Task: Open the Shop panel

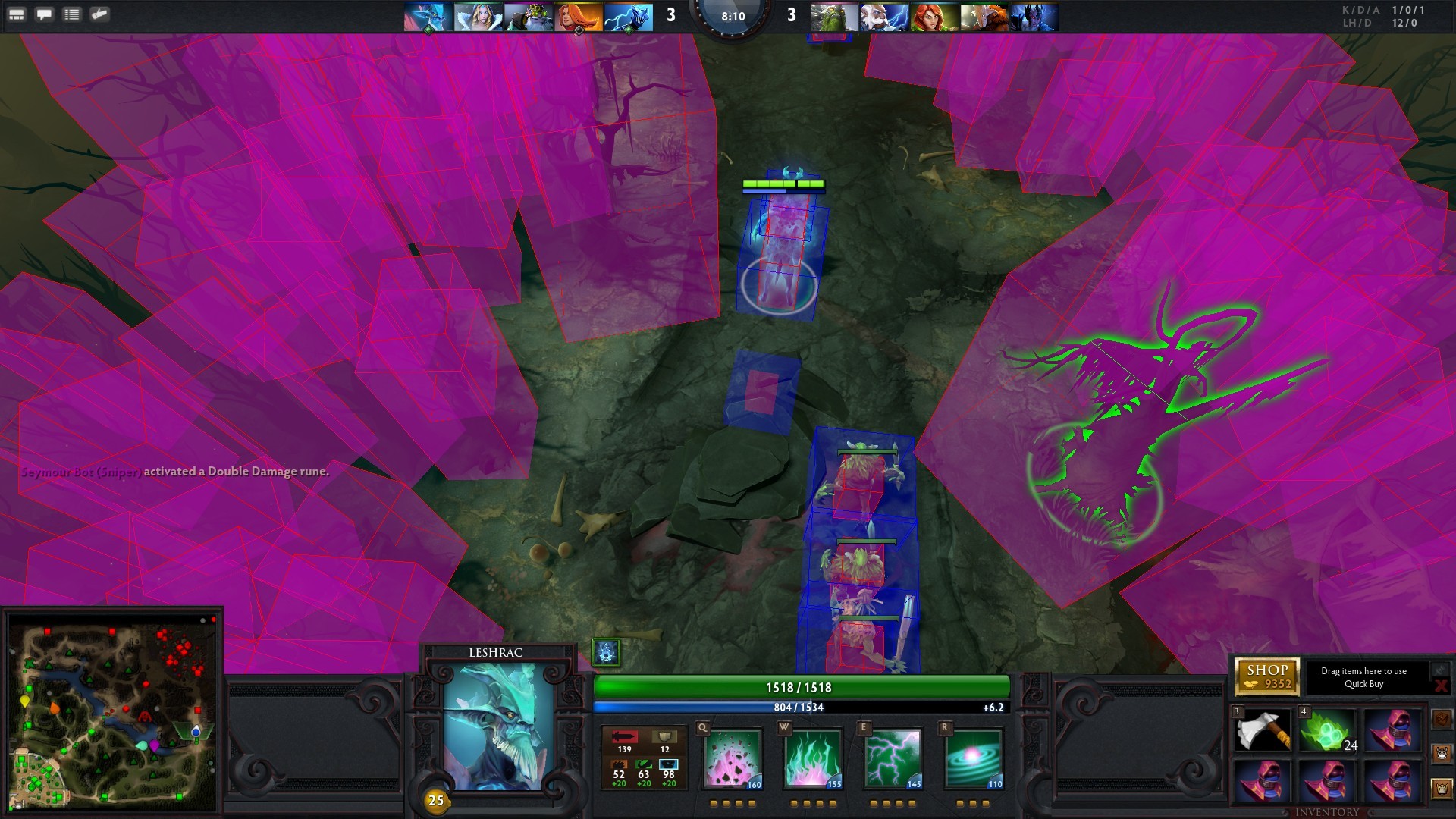Action: click(x=1266, y=676)
